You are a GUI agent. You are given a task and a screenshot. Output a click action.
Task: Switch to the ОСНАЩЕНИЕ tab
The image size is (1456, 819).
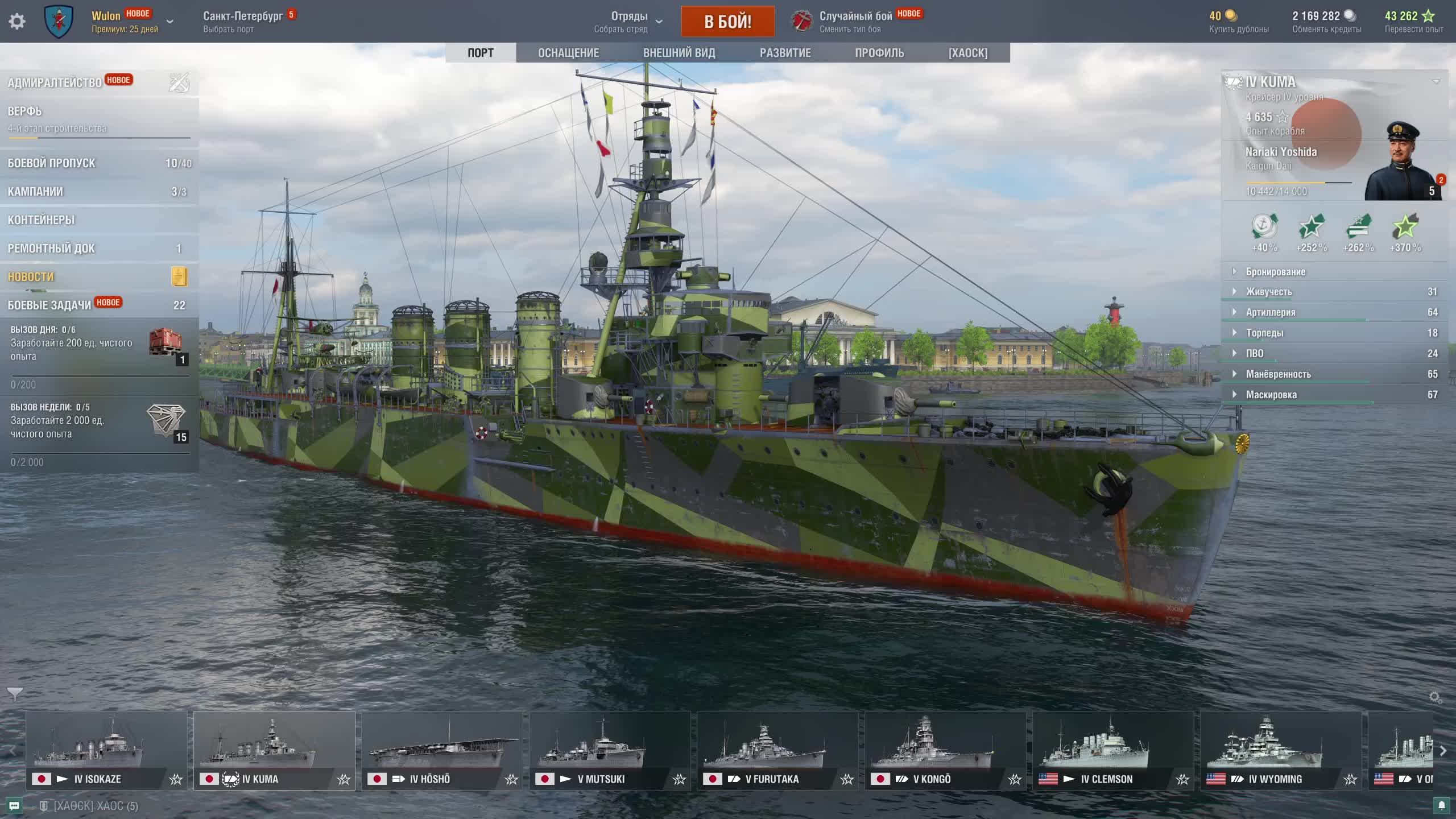click(568, 53)
